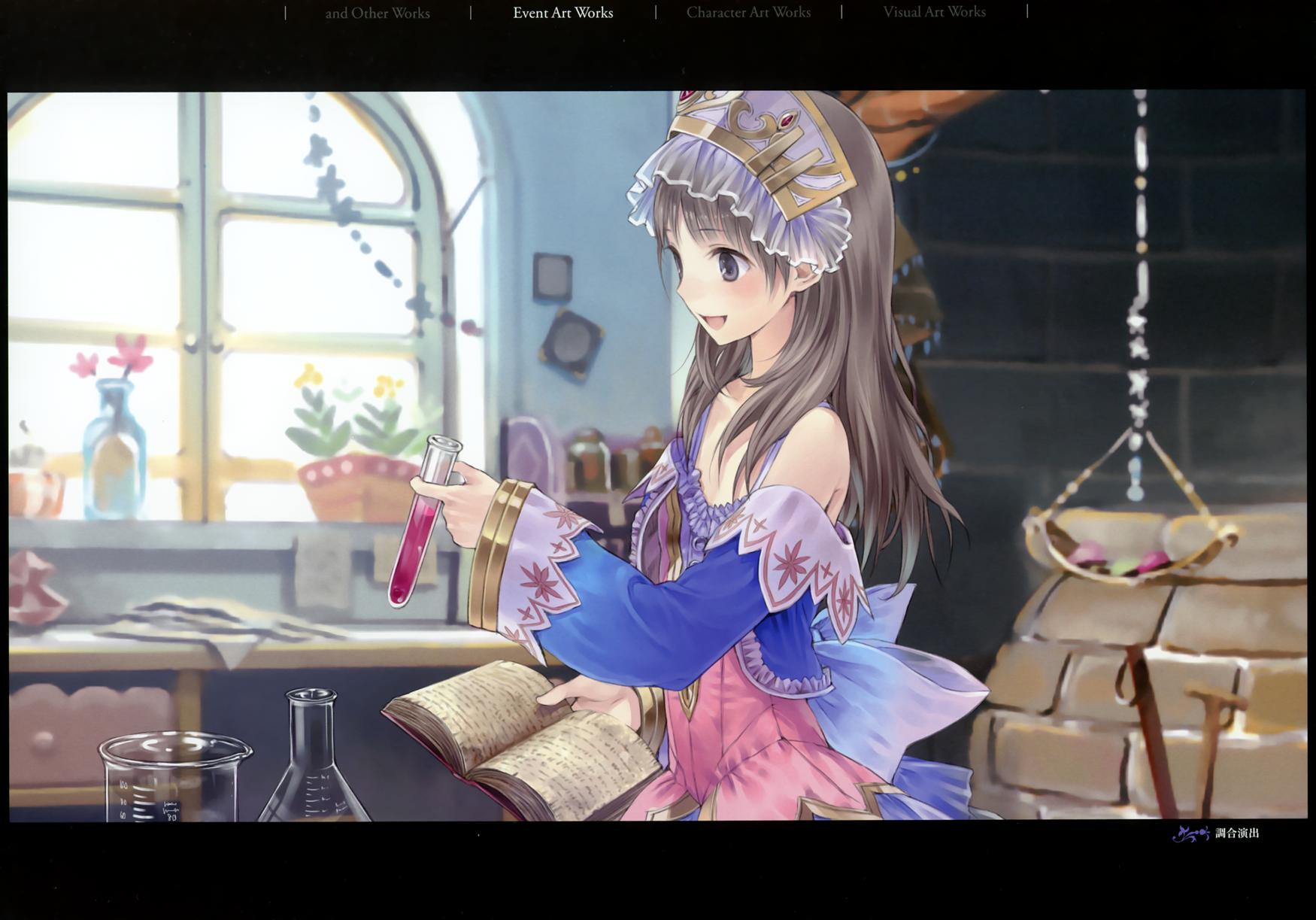Screen dimensions: 1316x920
Task: Switch to the 'and Other Works' tab
Action: coord(378,13)
